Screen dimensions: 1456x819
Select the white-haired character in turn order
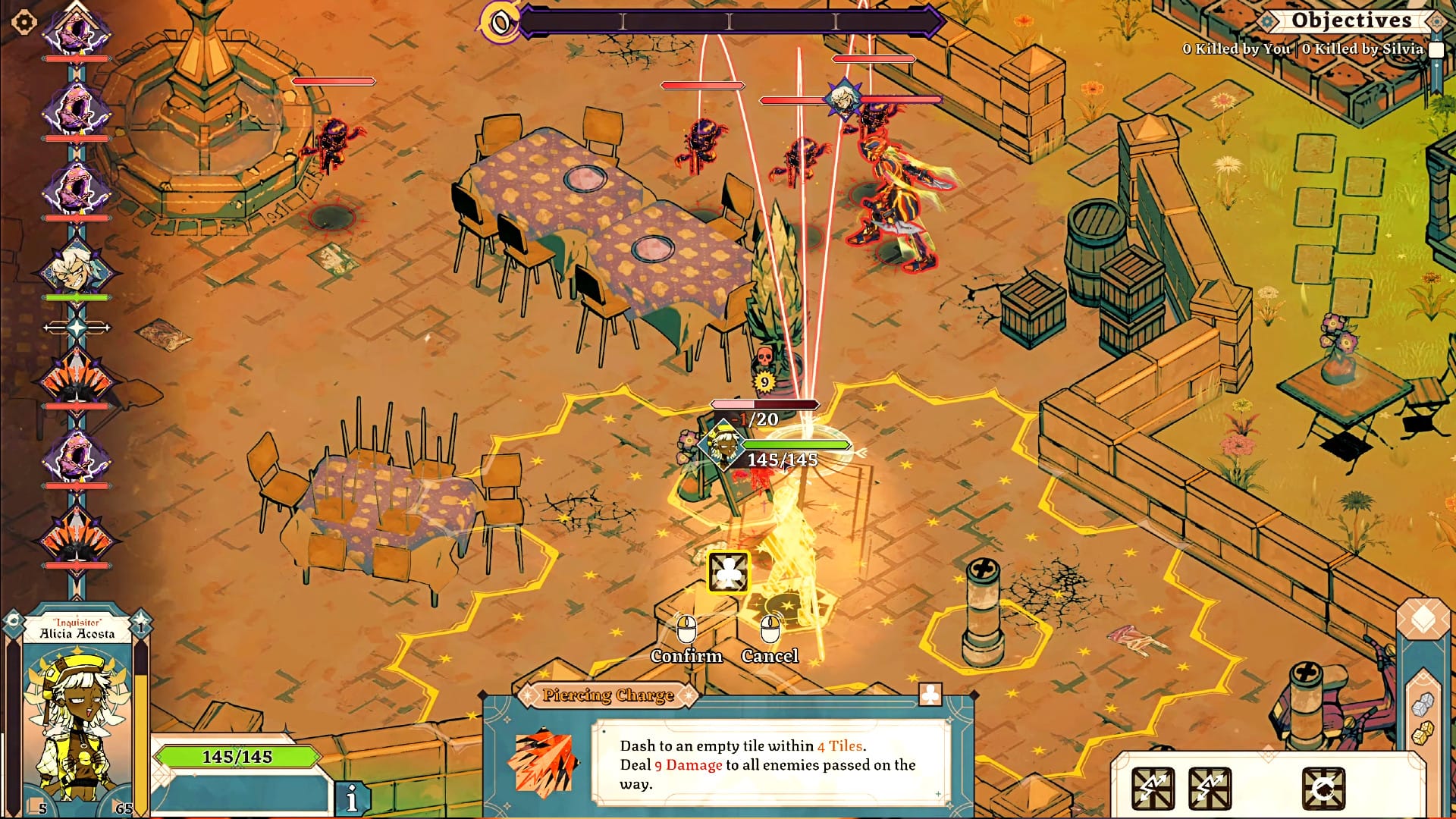coord(77,268)
